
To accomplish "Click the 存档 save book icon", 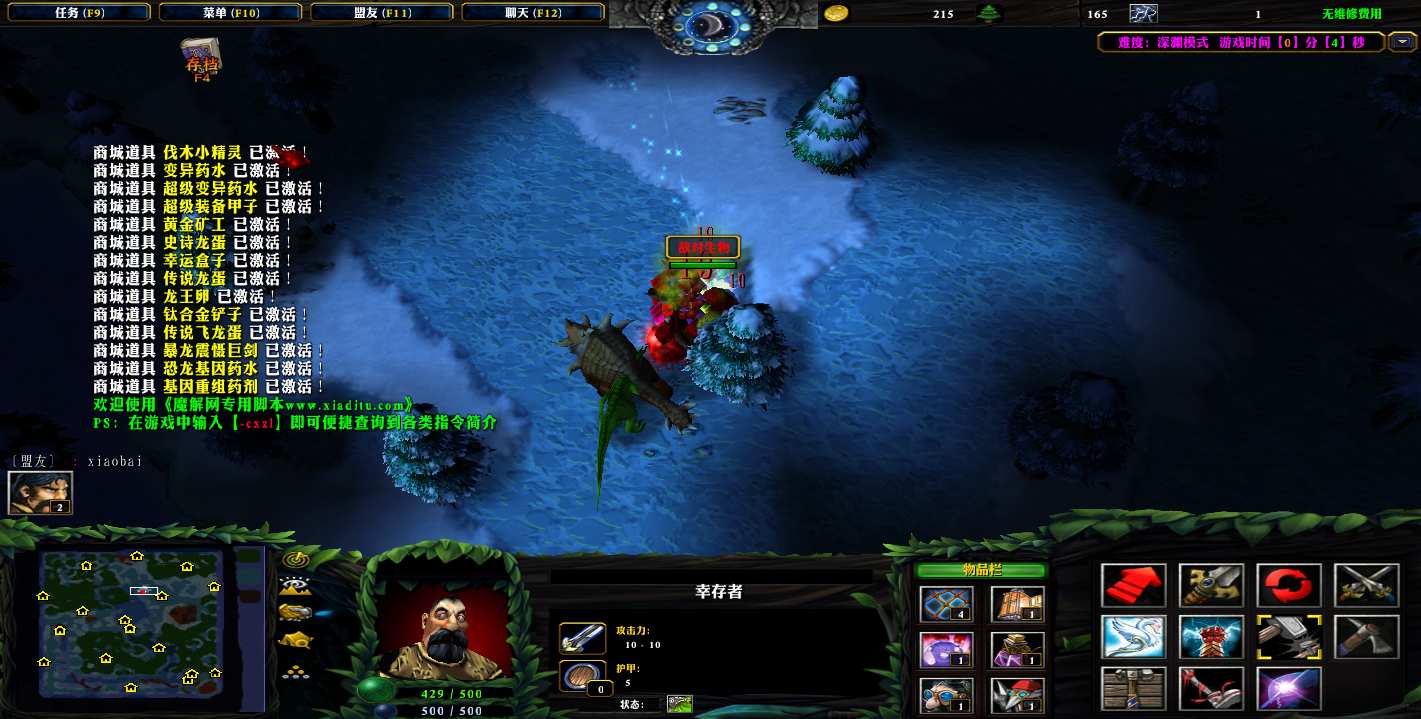I will [200, 57].
